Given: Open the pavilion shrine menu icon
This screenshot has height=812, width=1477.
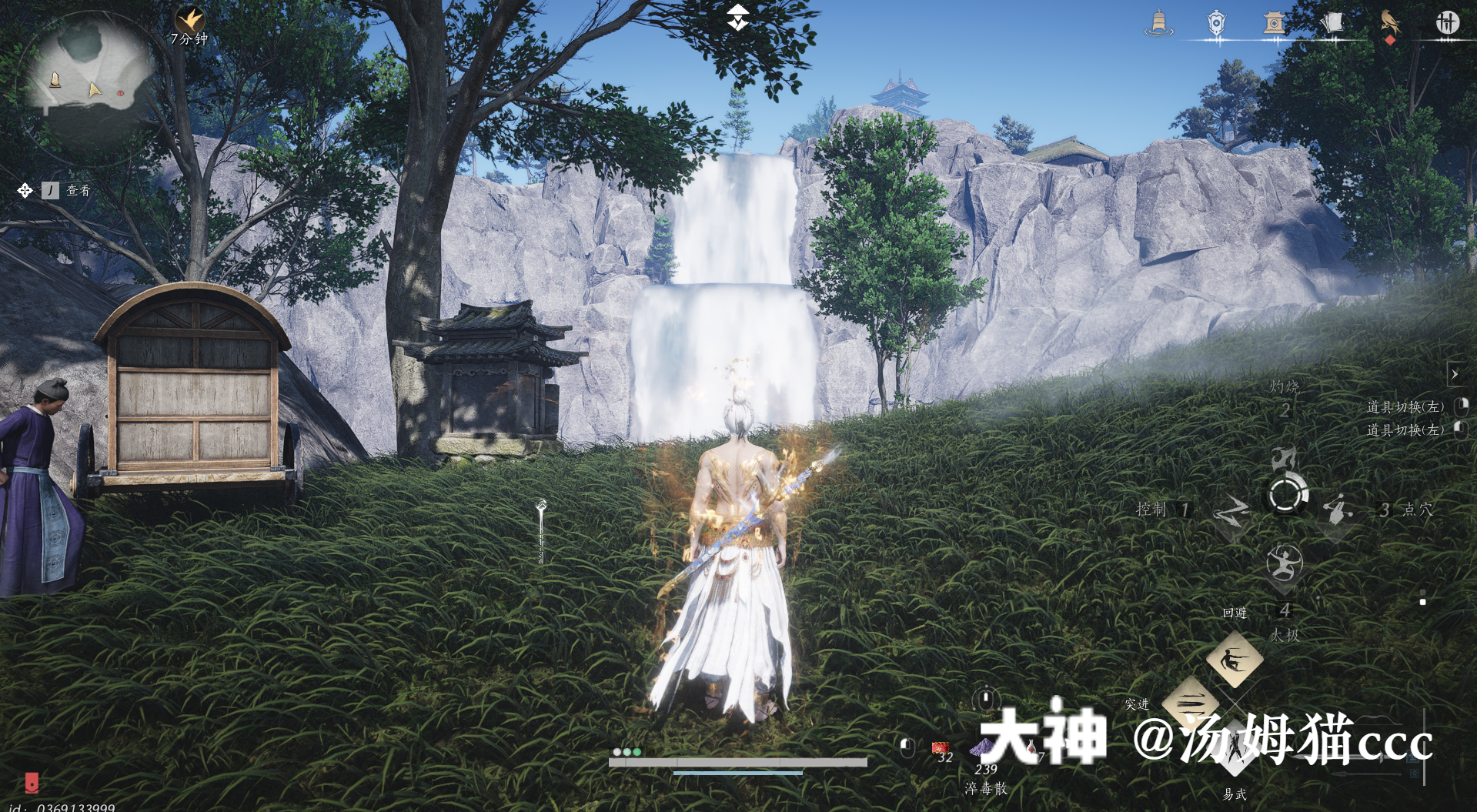Looking at the screenshot, I should pos(1273,23).
